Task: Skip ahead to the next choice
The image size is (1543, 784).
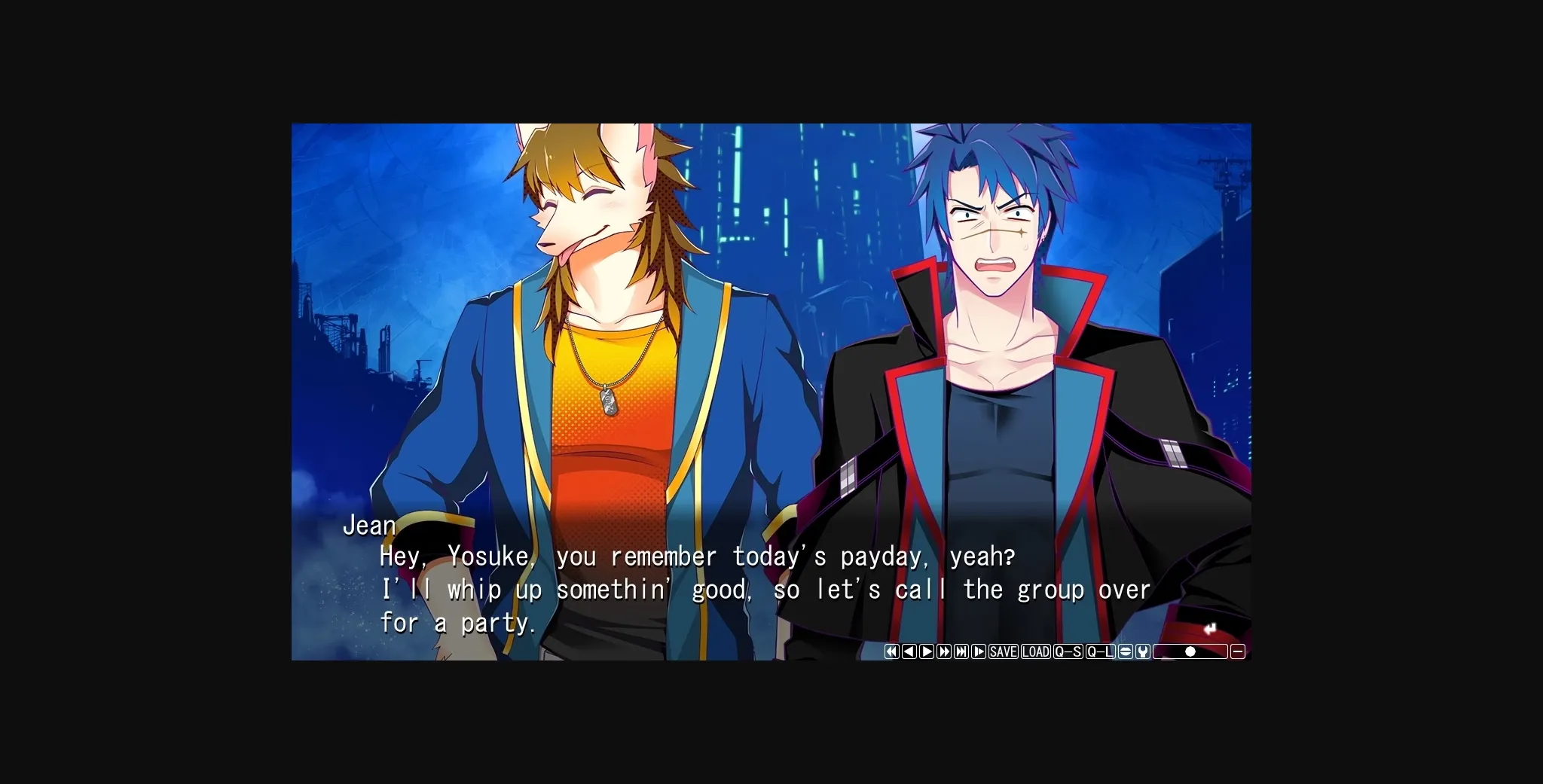Action: coord(961,651)
